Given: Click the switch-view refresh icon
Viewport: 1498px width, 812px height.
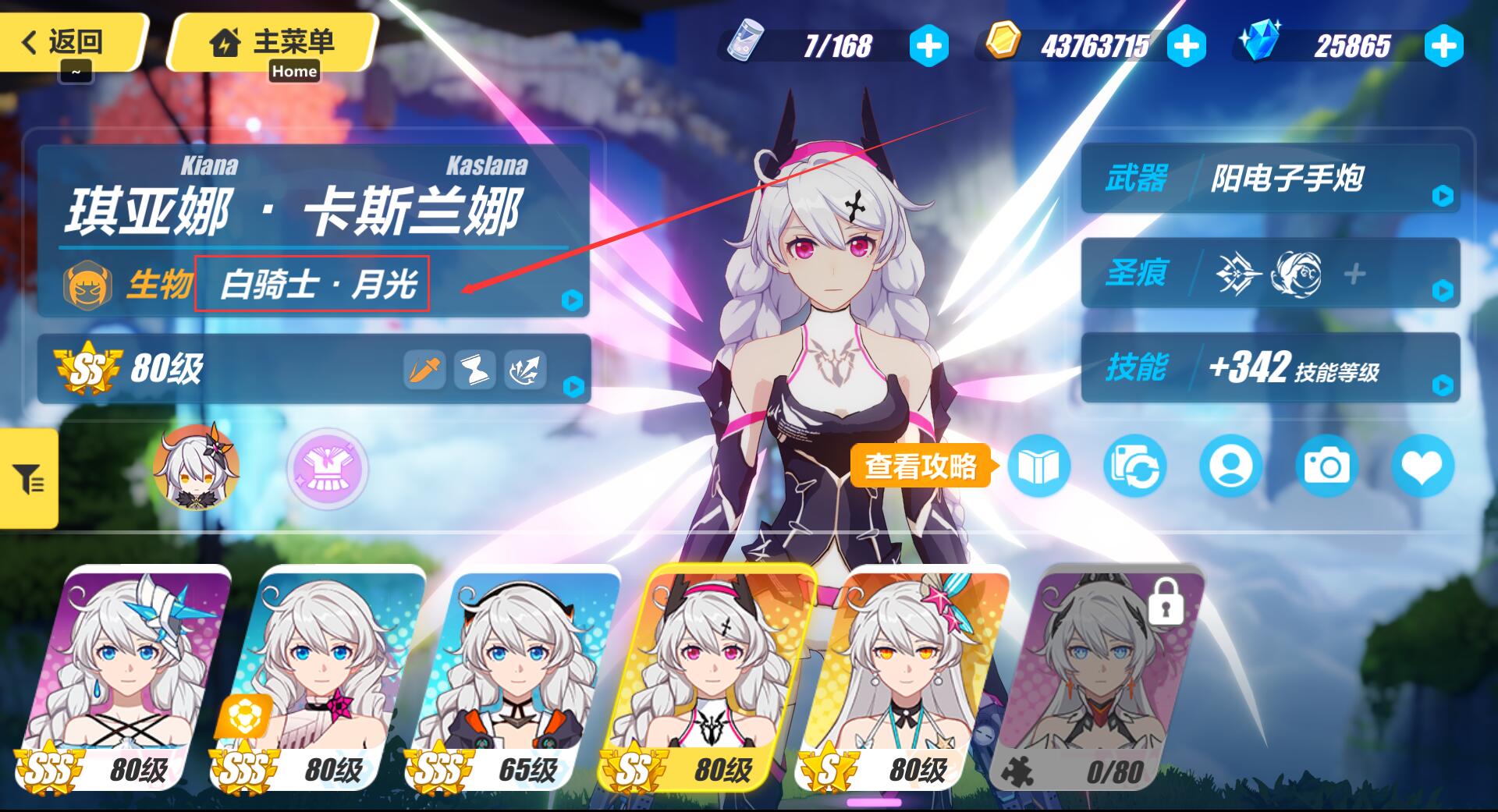Looking at the screenshot, I should [x=1134, y=467].
